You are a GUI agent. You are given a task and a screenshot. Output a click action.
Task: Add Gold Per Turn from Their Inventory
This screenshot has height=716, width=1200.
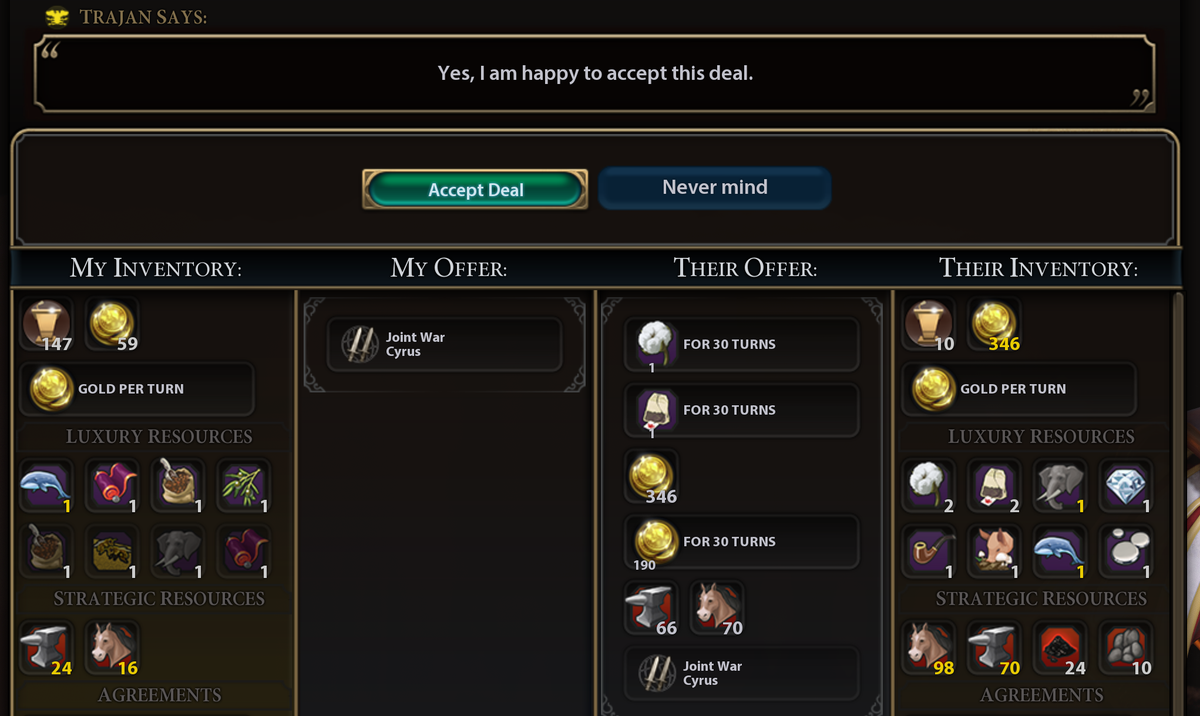1019,389
